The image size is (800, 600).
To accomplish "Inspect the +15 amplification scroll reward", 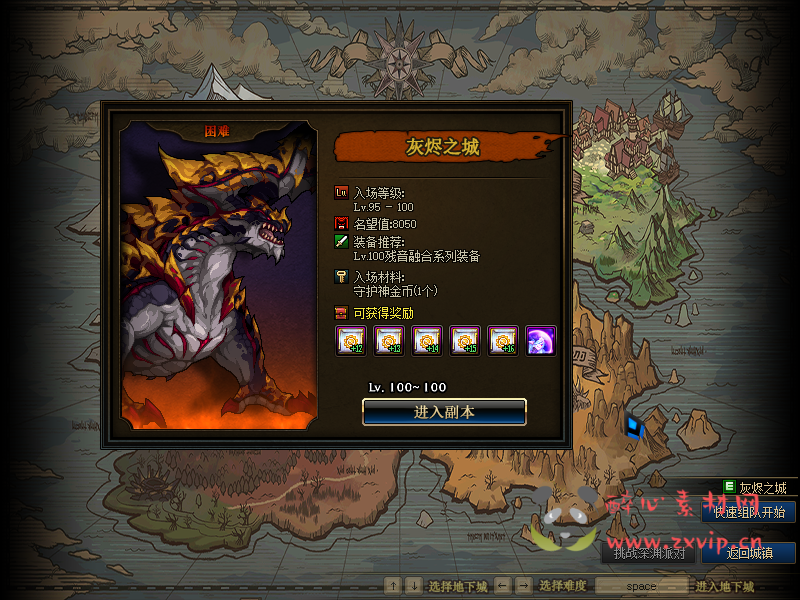I will pos(465,341).
